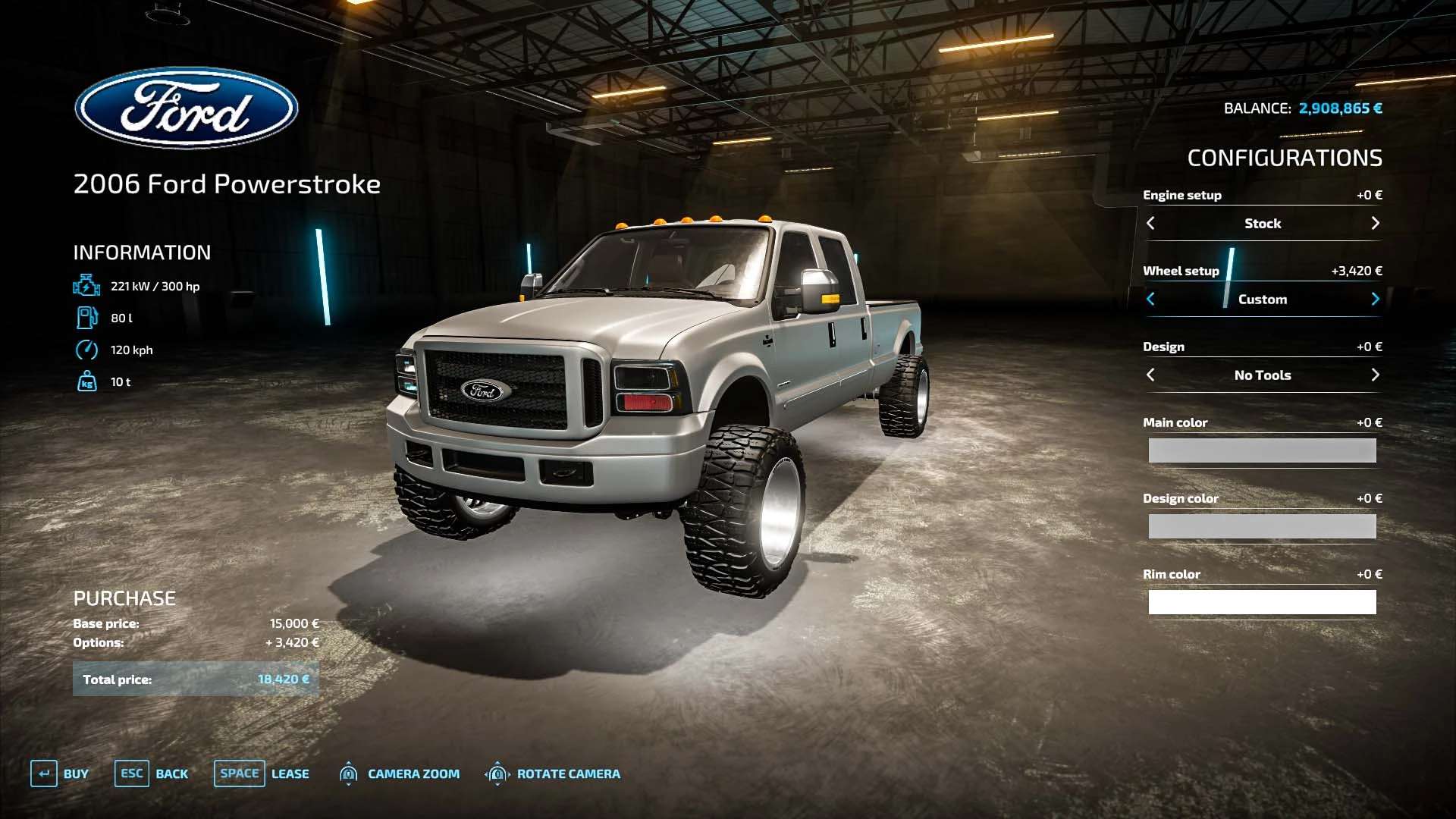Select previous Engine setup option
Screen dimensions: 1456x819
coord(1150,224)
